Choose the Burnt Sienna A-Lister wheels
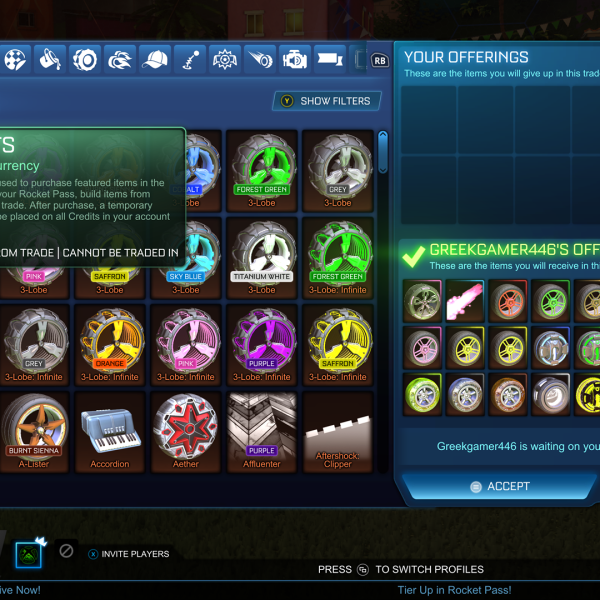600x600 pixels. 33,432
